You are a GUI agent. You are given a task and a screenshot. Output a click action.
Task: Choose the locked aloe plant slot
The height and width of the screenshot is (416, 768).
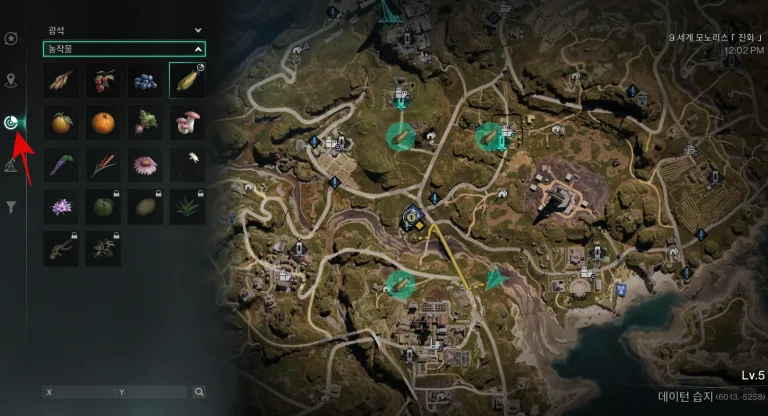click(x=188, y=206)
